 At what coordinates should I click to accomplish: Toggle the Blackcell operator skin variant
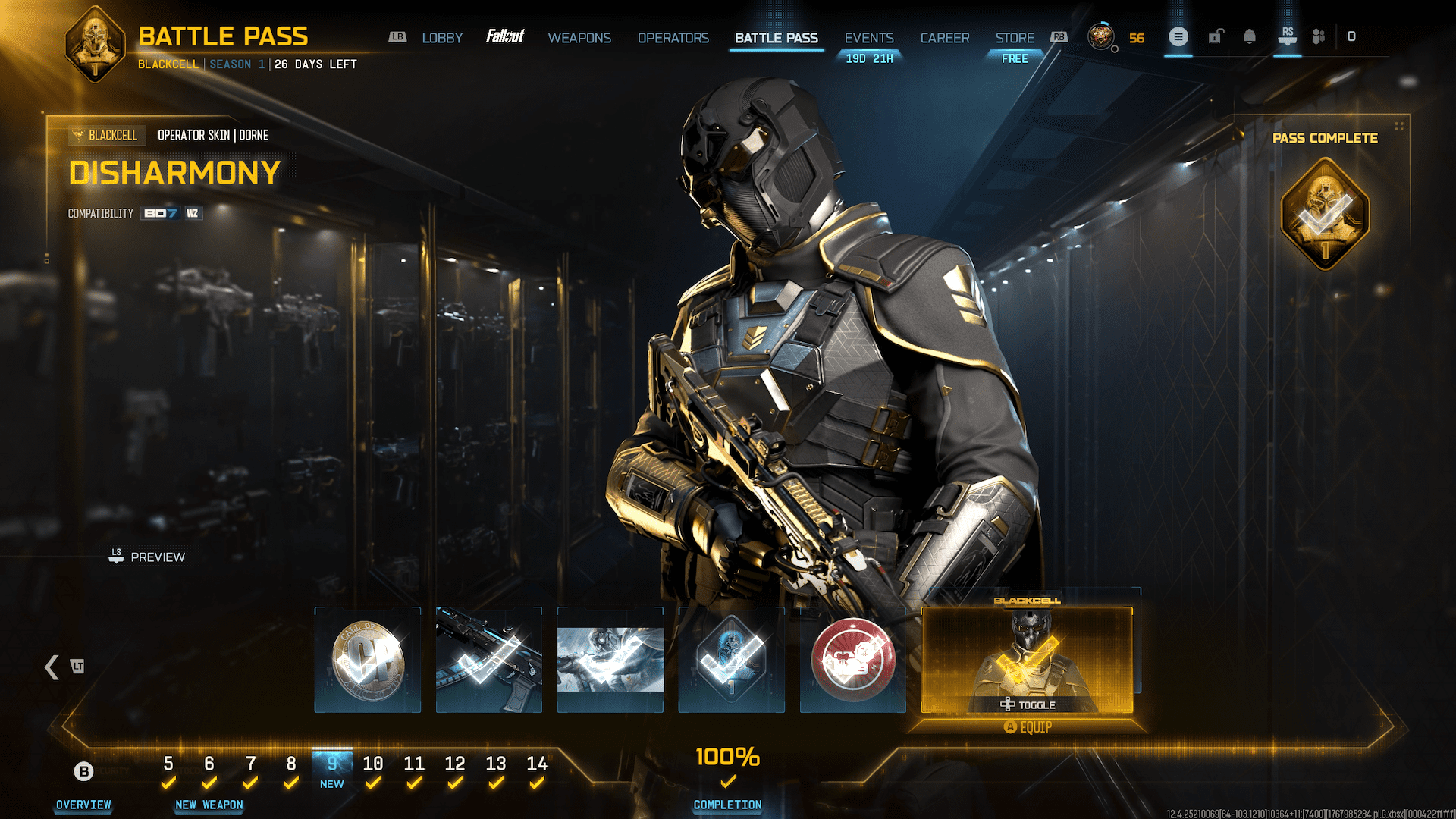(x=1029, y=704)
